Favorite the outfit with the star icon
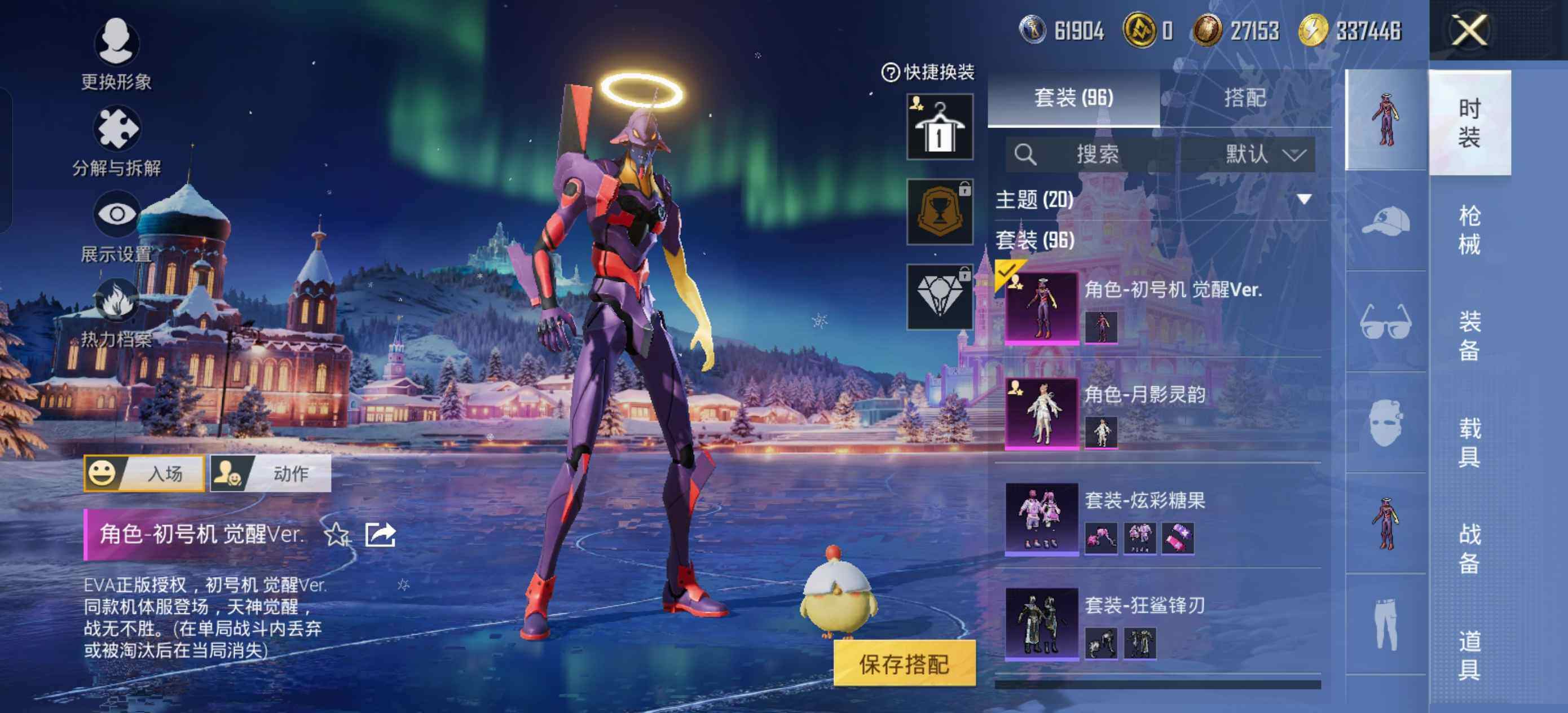 [337, 535]
